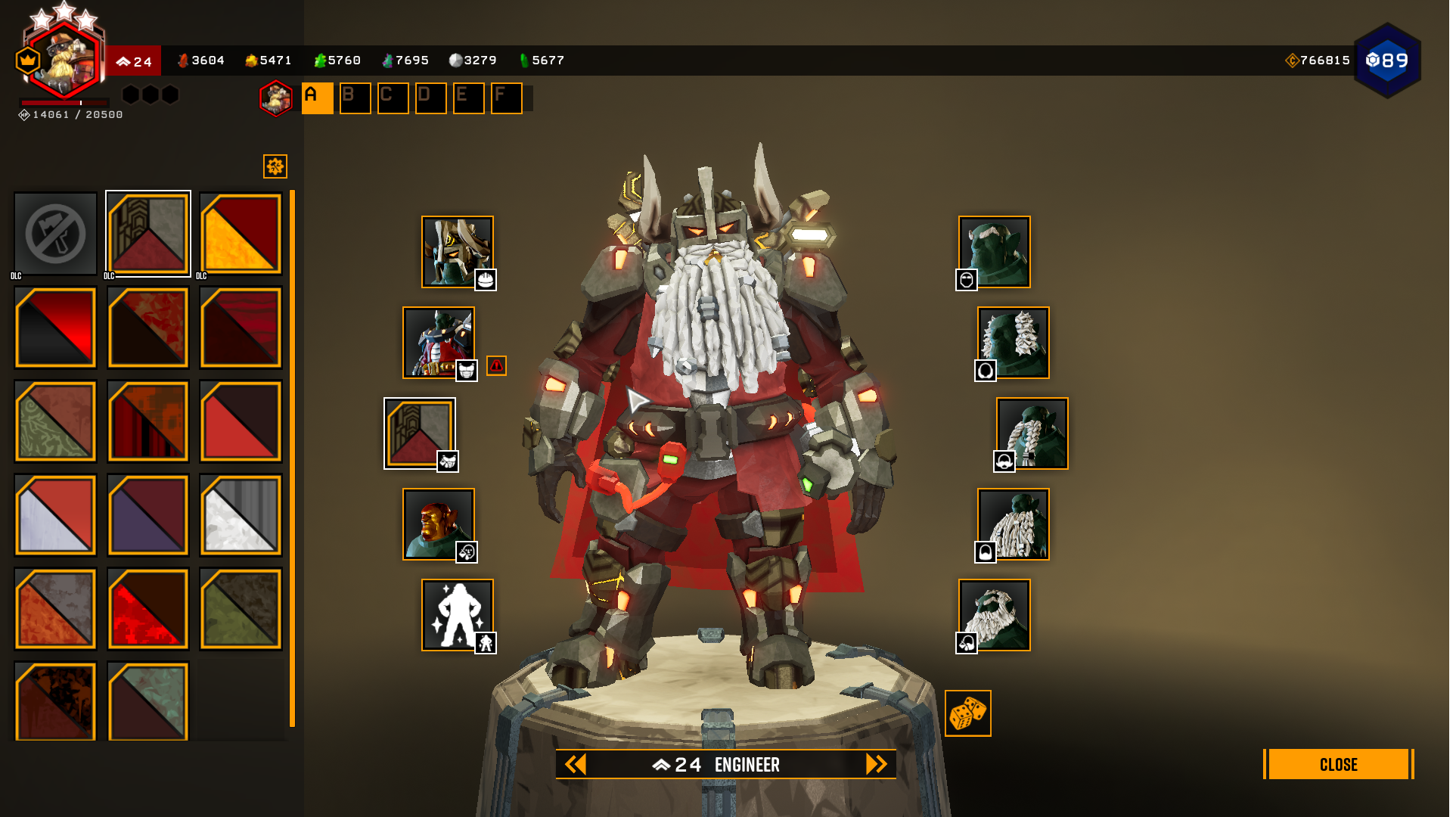The image size is (1456, 817).
Task: Switch to the previous dwarf class
Action: point(576,764)
